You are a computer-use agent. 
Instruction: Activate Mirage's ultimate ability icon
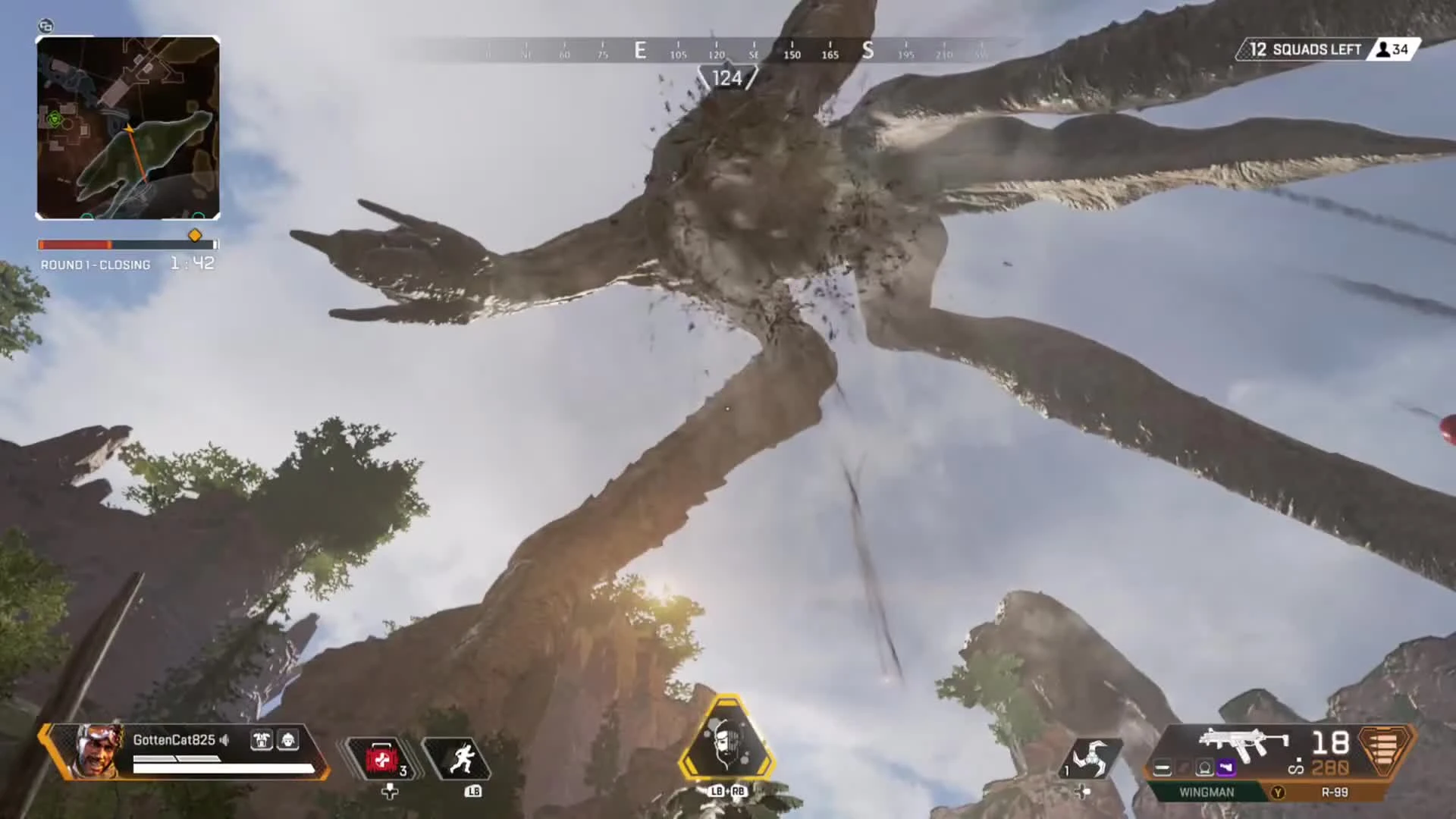coord(726,739)
